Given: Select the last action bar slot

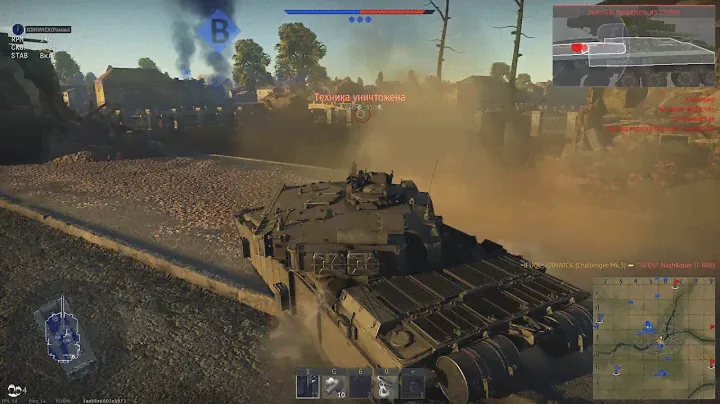Looking at the screenshot, I should pyautogui.click(x=412, y=385).
